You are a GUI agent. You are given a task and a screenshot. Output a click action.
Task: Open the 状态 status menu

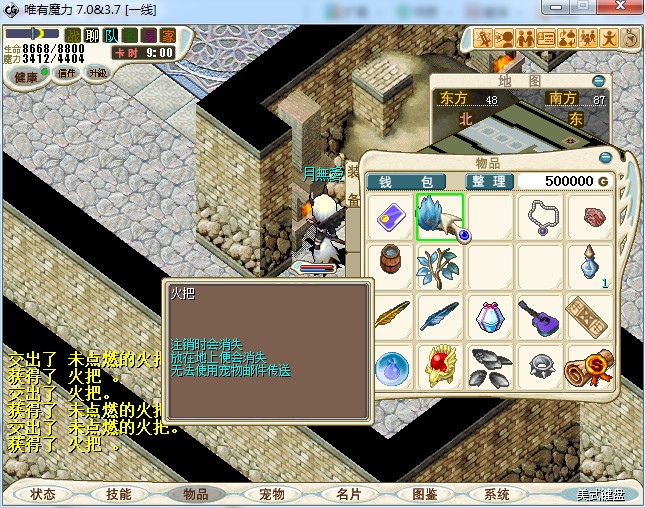[44, 494]
